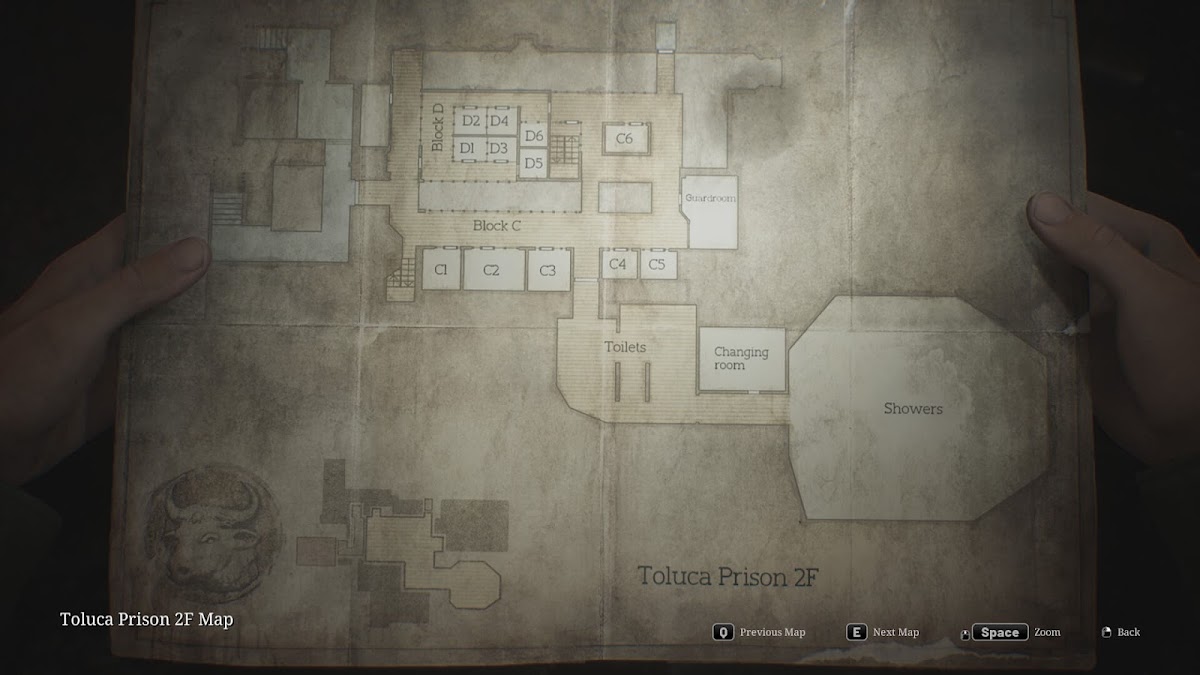Select the Showers room on the map
The width and height of the screenshot is (1200, 675).
click(913, 409)
